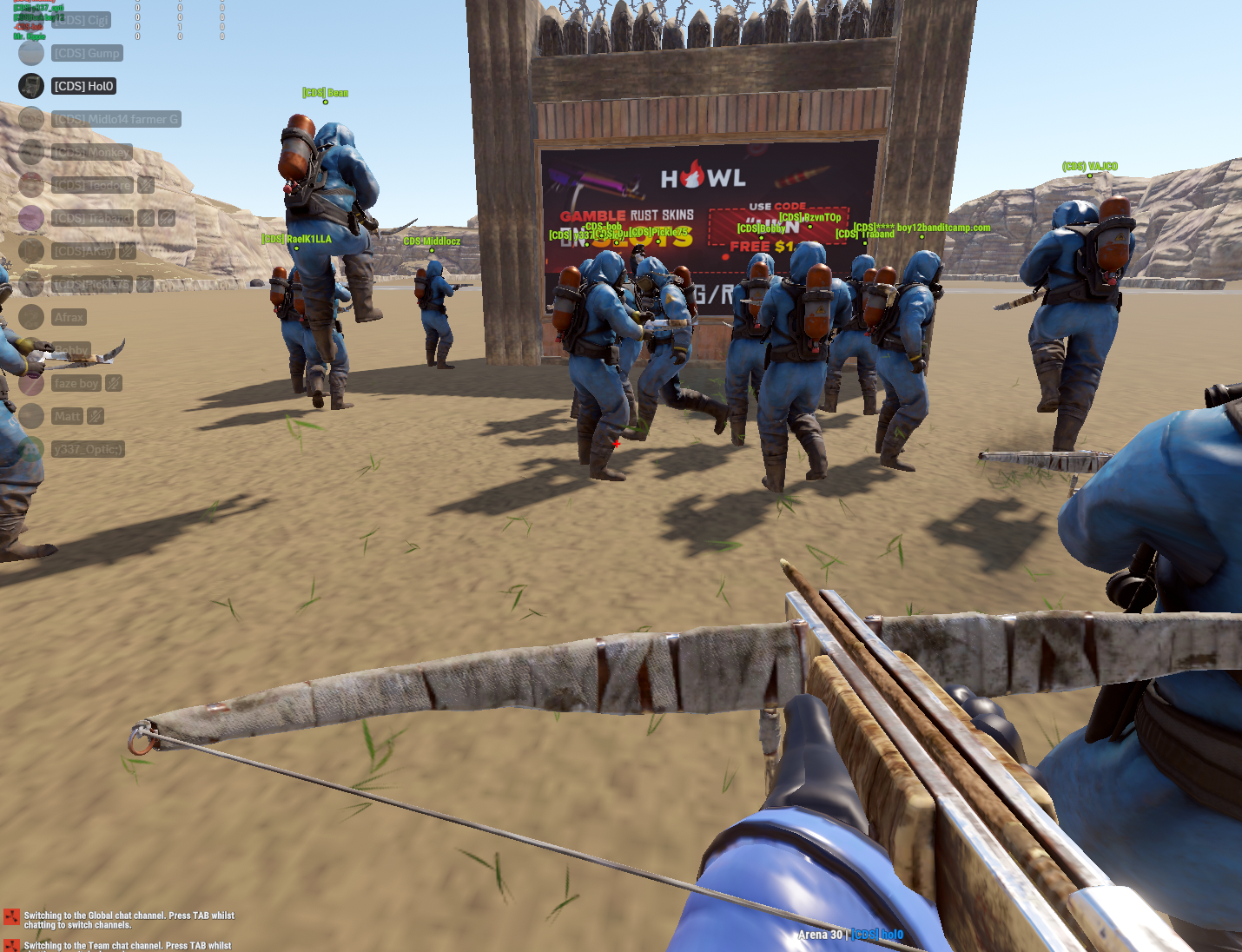Image resolution: width=1242 pixels, height=952 pixels.
Task: Click the Rust logo beside the Global chat message
Action: pyautogui.click(x=10, y=915)
